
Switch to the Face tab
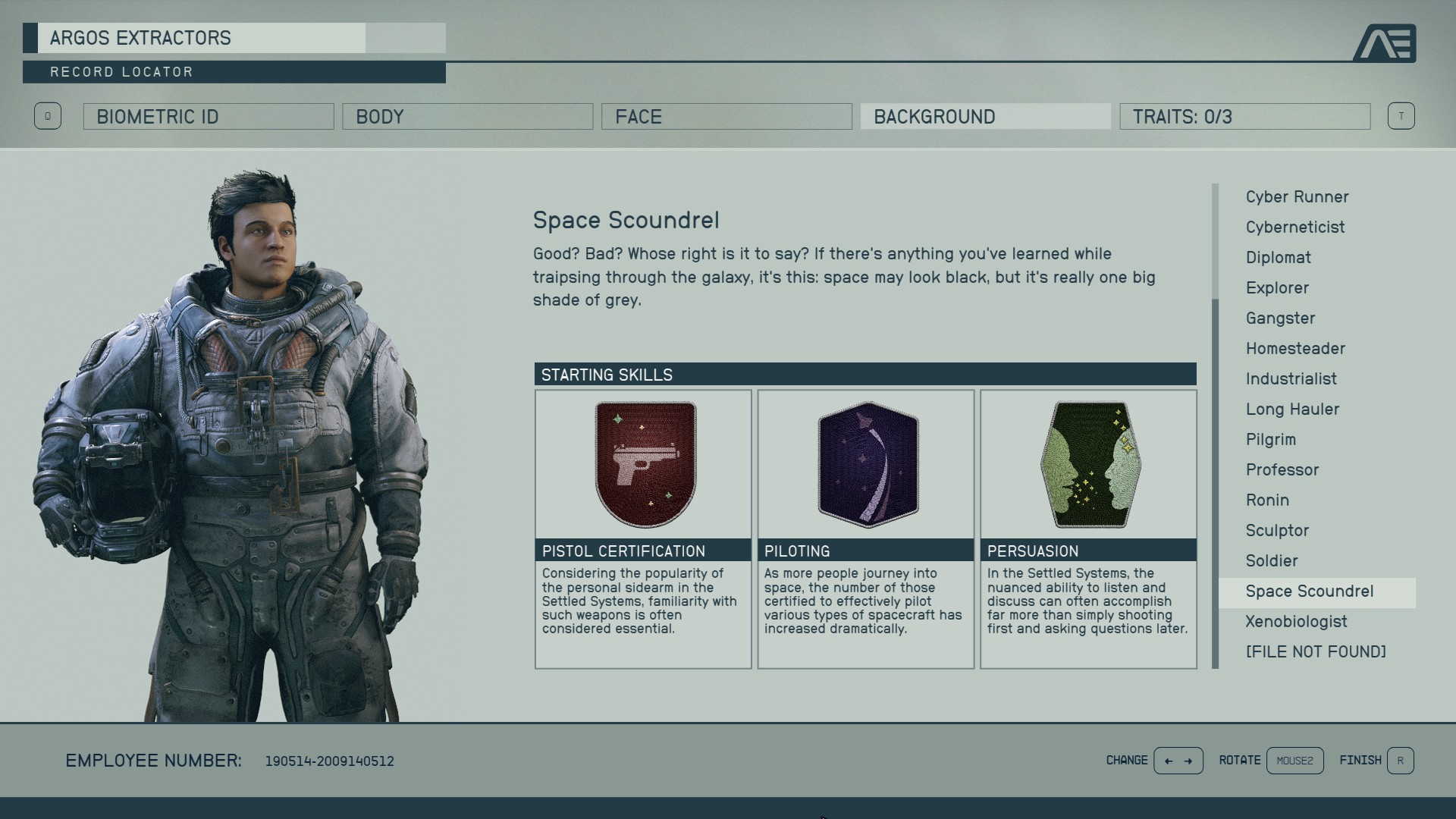tap(725, 116)
